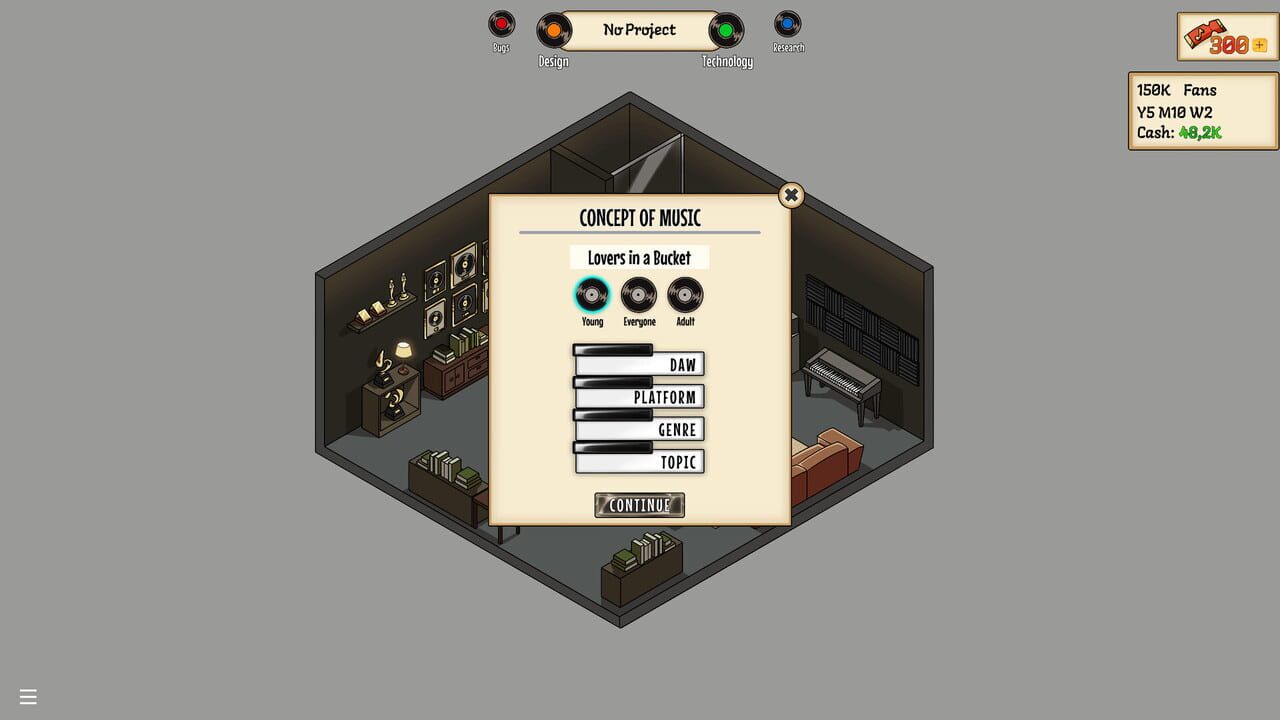Select the Adult audience record

tap(684, 295)
